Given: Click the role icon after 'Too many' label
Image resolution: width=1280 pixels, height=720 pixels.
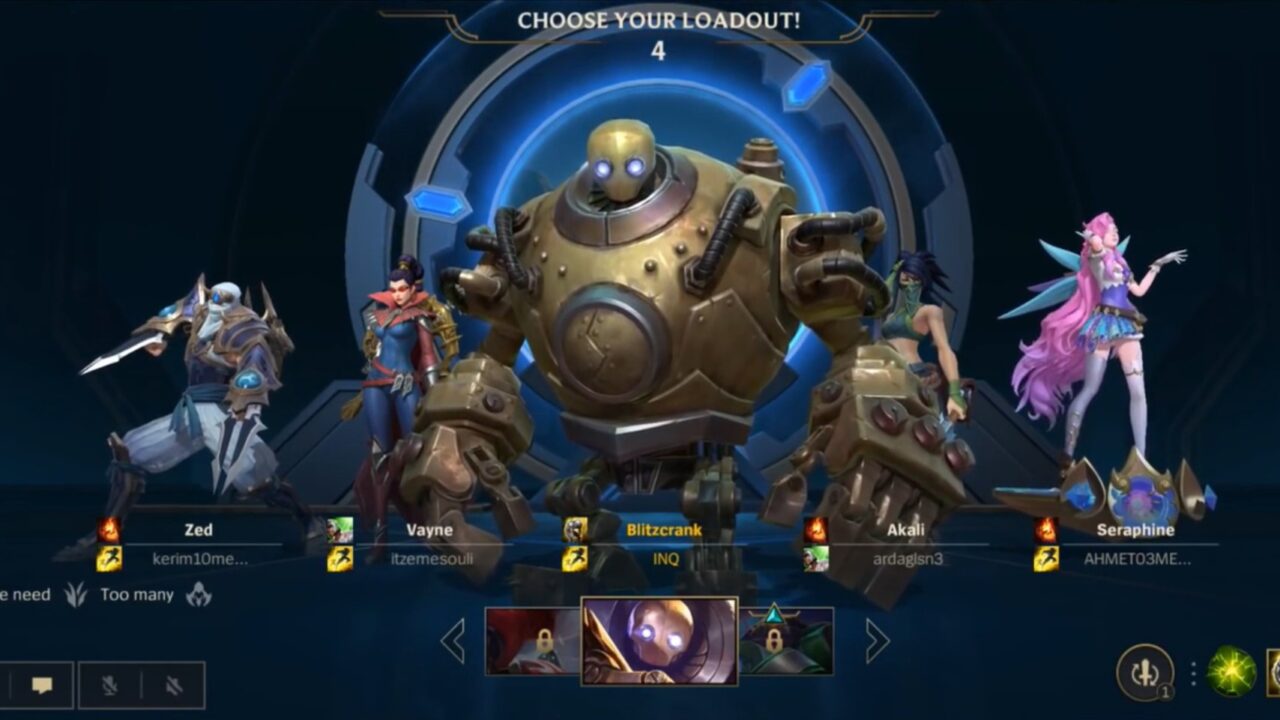Looking at the screenshot, I should [x=197, y=595].
